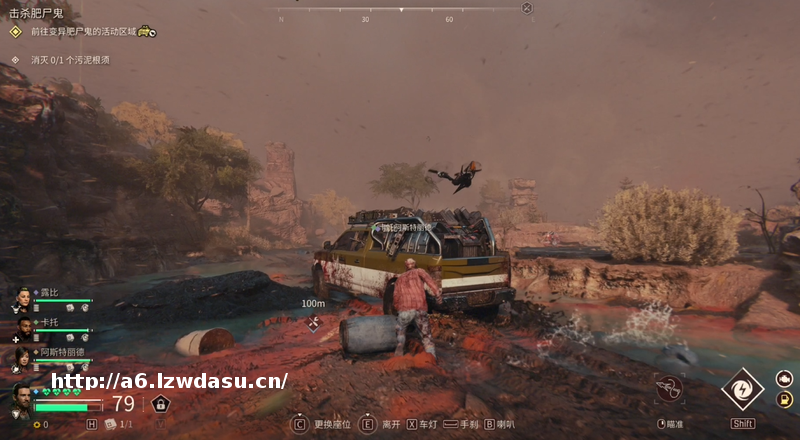The image size is (800, 440).
Task: Click the compass bar at the top
Action: 400,10
